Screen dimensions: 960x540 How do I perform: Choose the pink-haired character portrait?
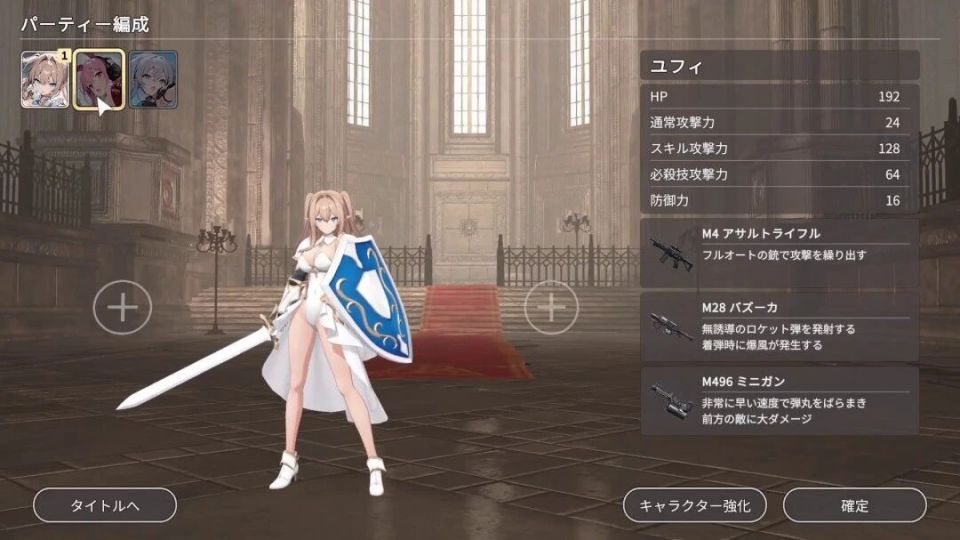click(99, 80)
